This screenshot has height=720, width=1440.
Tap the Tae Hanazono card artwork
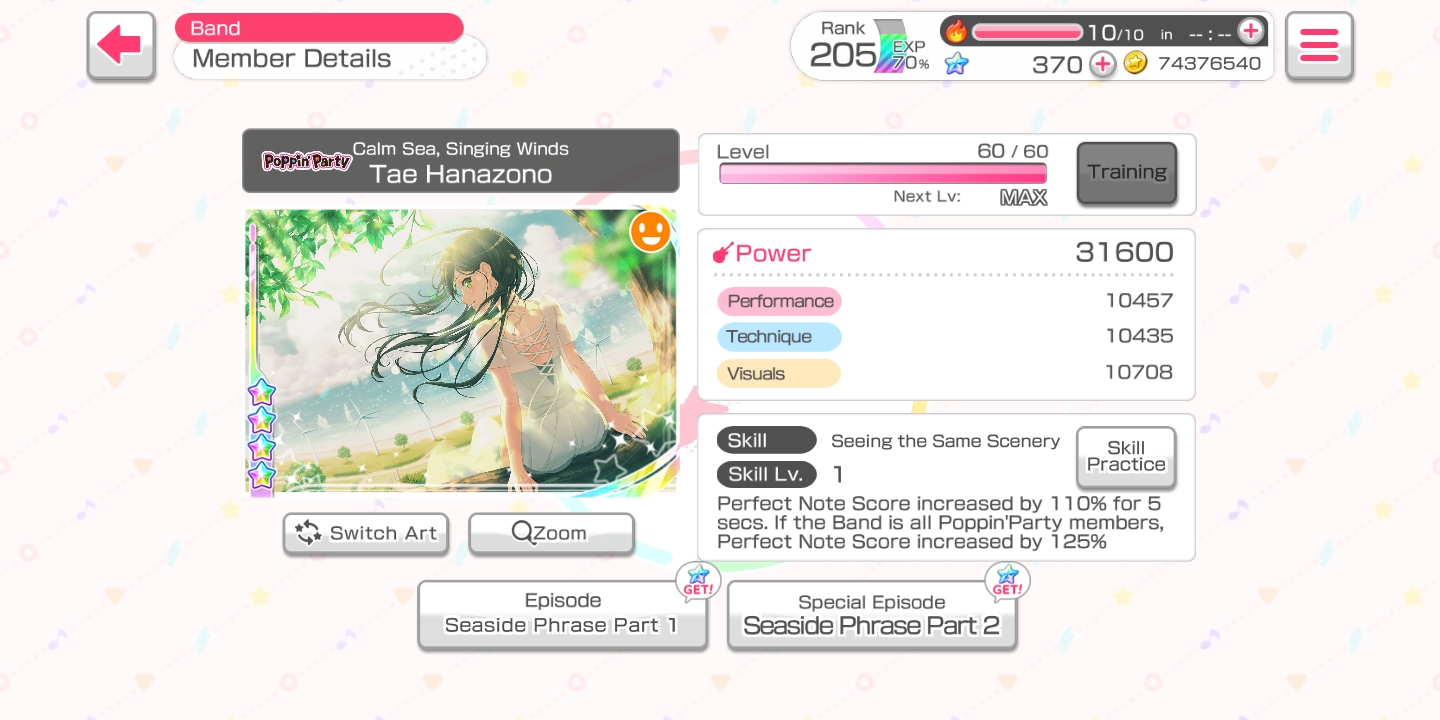pos(460,350)
